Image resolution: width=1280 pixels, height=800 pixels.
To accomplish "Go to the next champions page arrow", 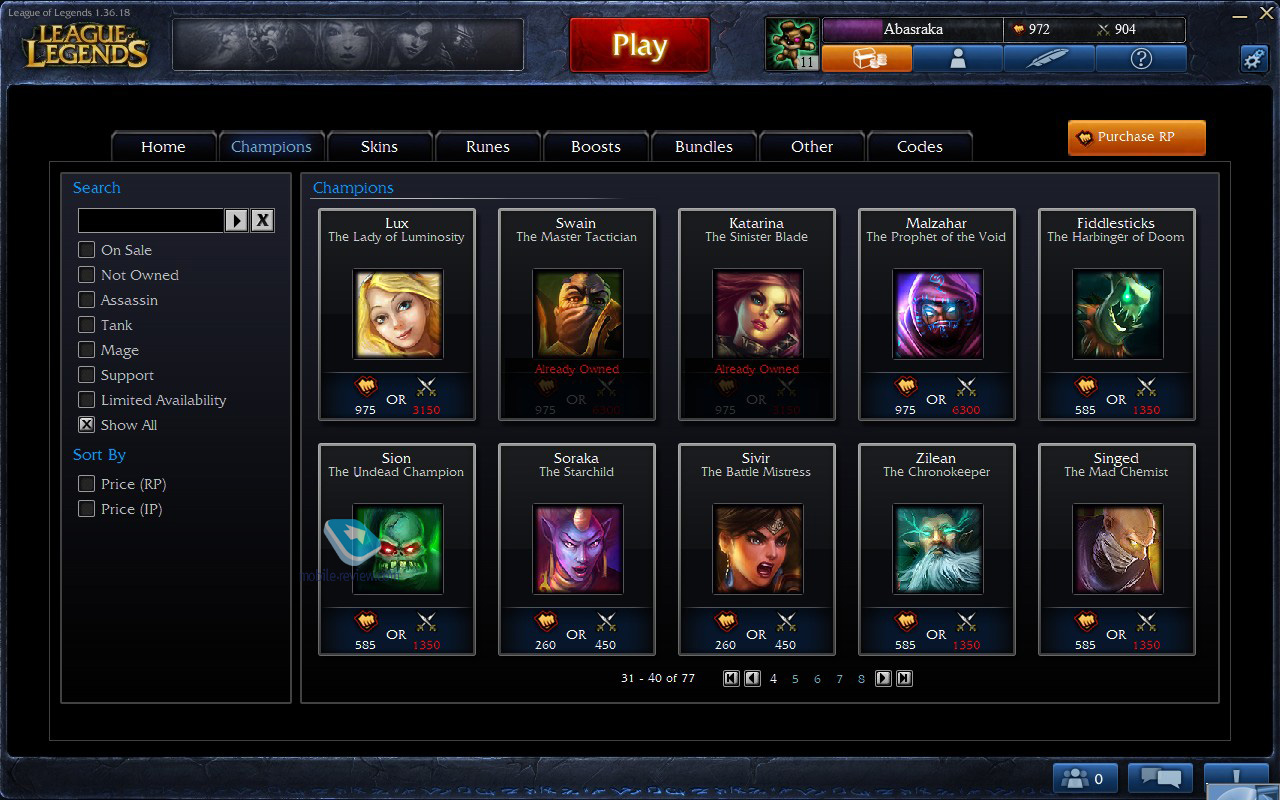I will (883, 678).
